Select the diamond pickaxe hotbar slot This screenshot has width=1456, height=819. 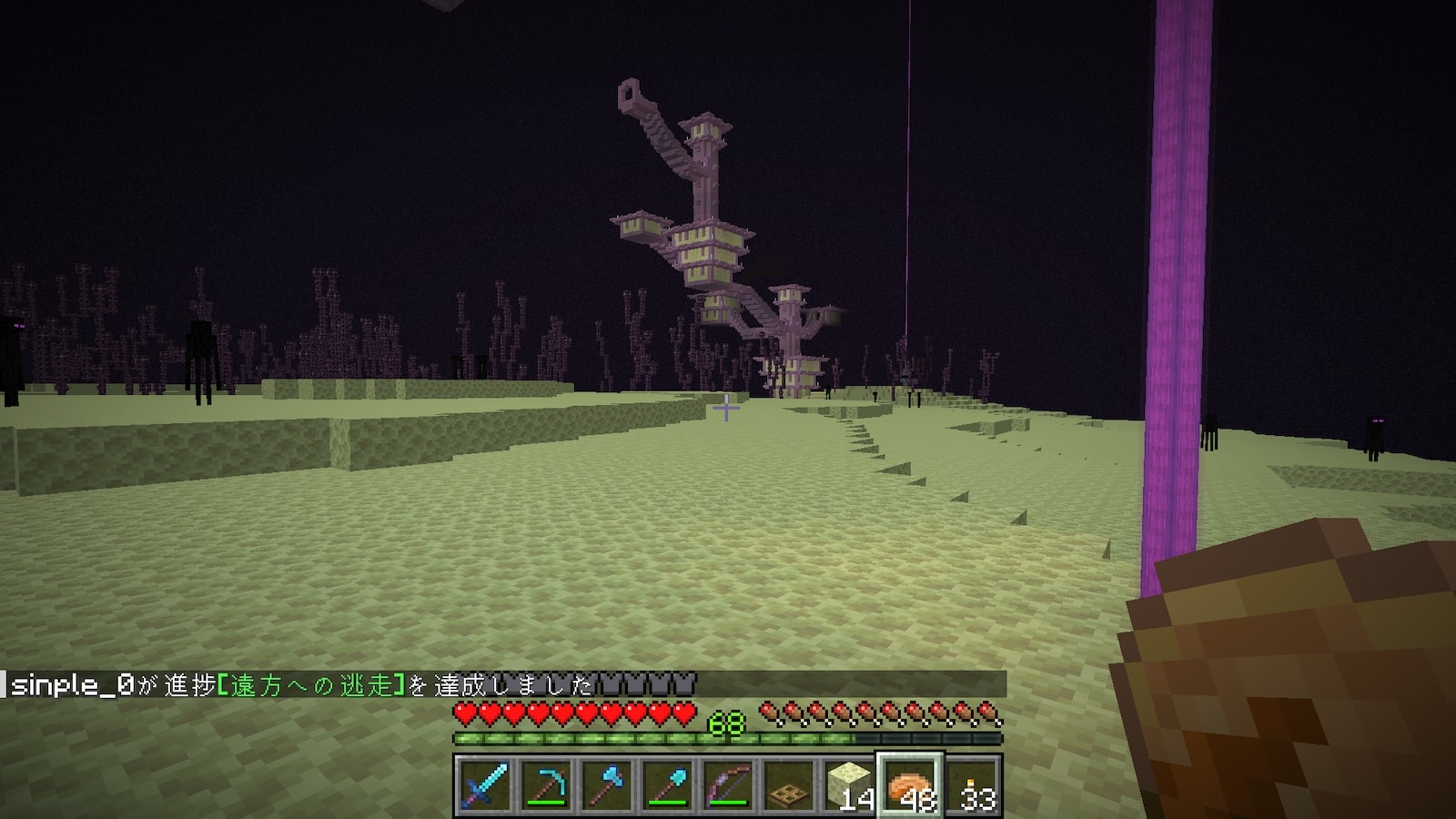tap(546, 785)
